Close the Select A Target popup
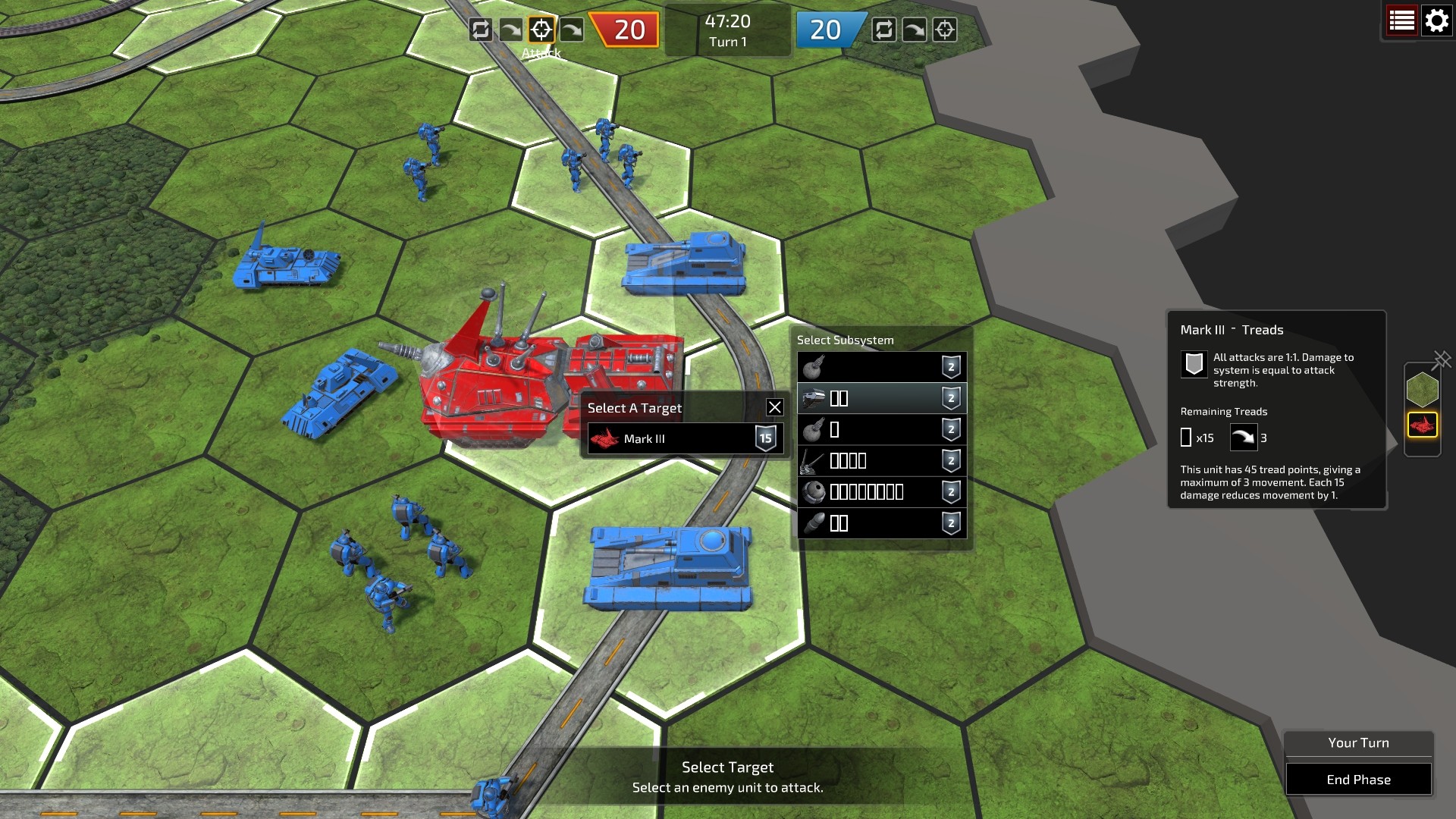The height and width of the screenshot is (819, 1456). tap(774, 407)
